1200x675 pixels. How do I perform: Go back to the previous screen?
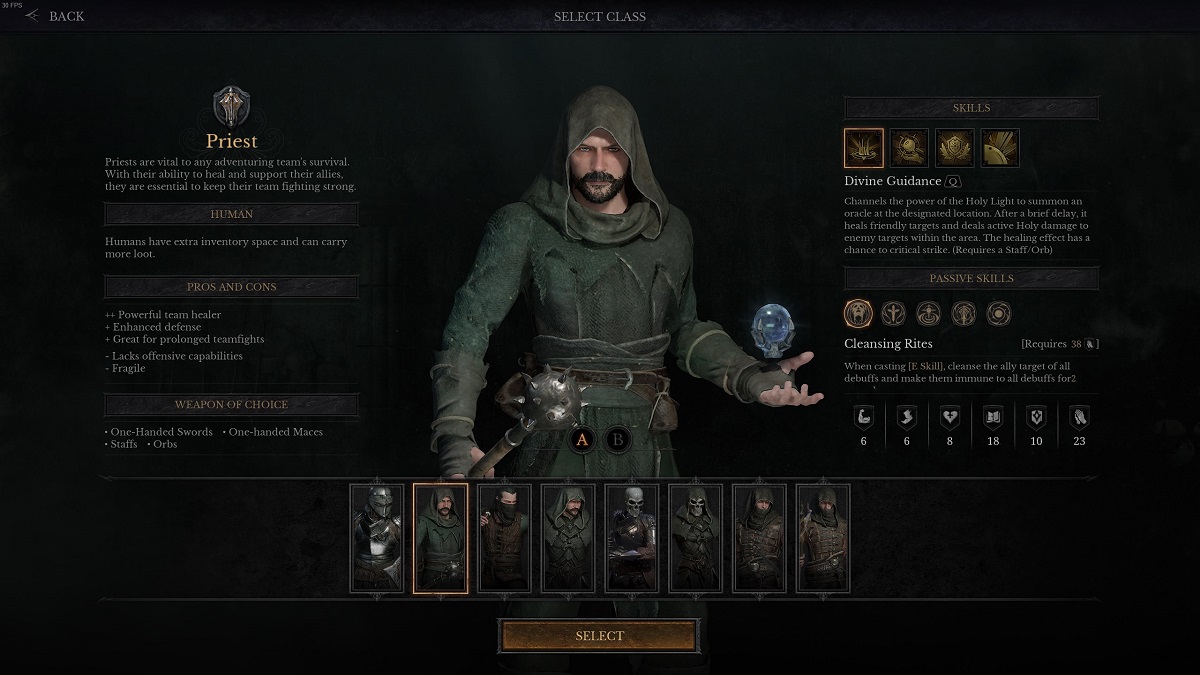(x=56, y=16)
